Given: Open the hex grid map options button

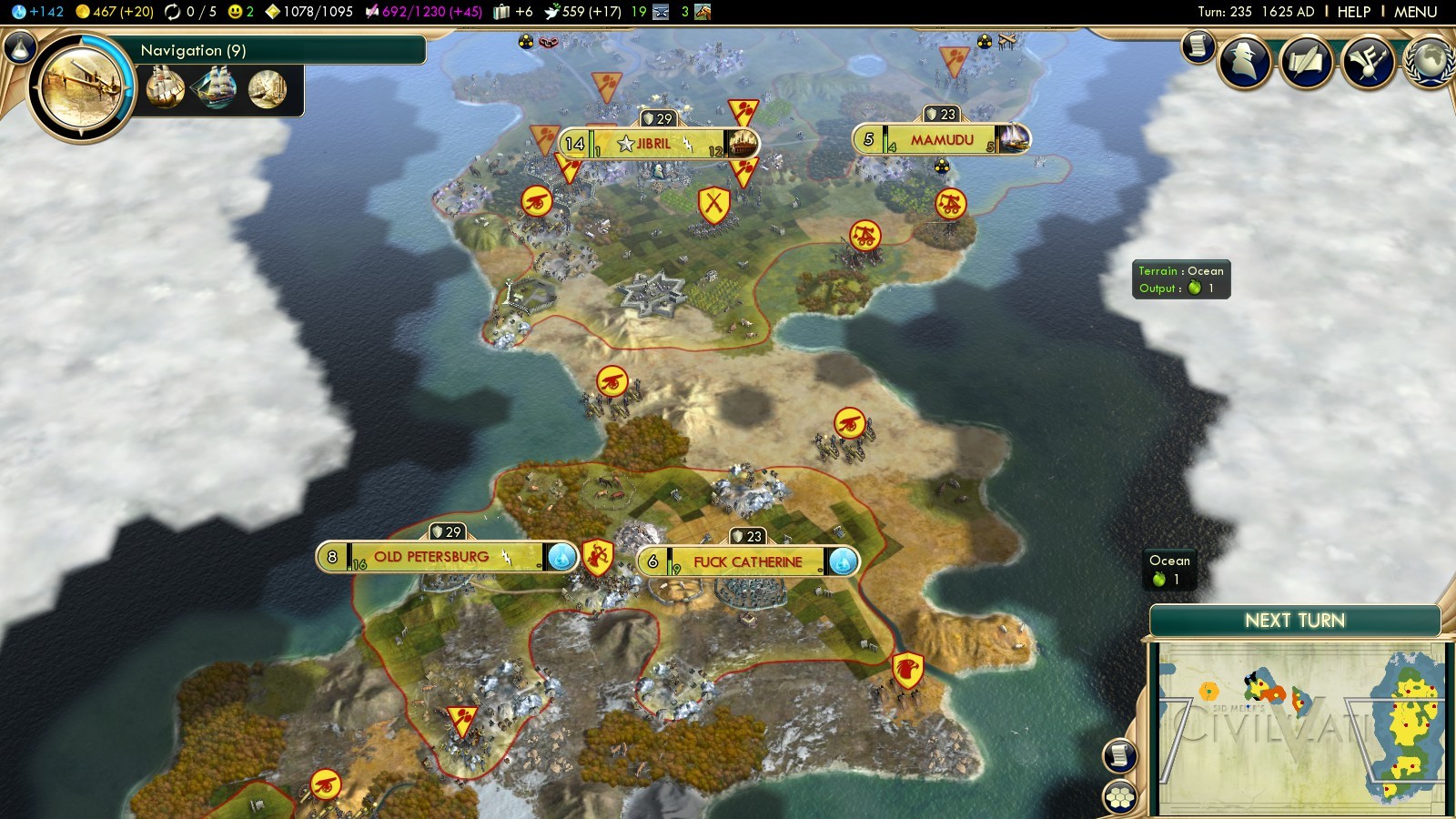Looking at the screenshot, I should [x=1119, y=797].
